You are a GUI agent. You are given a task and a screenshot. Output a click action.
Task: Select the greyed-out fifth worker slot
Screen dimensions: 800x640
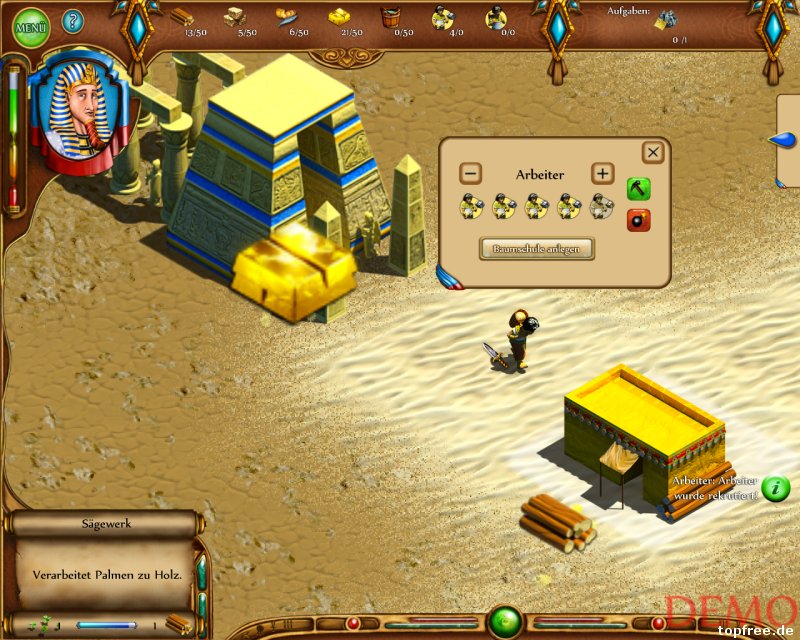coord(603,207)
